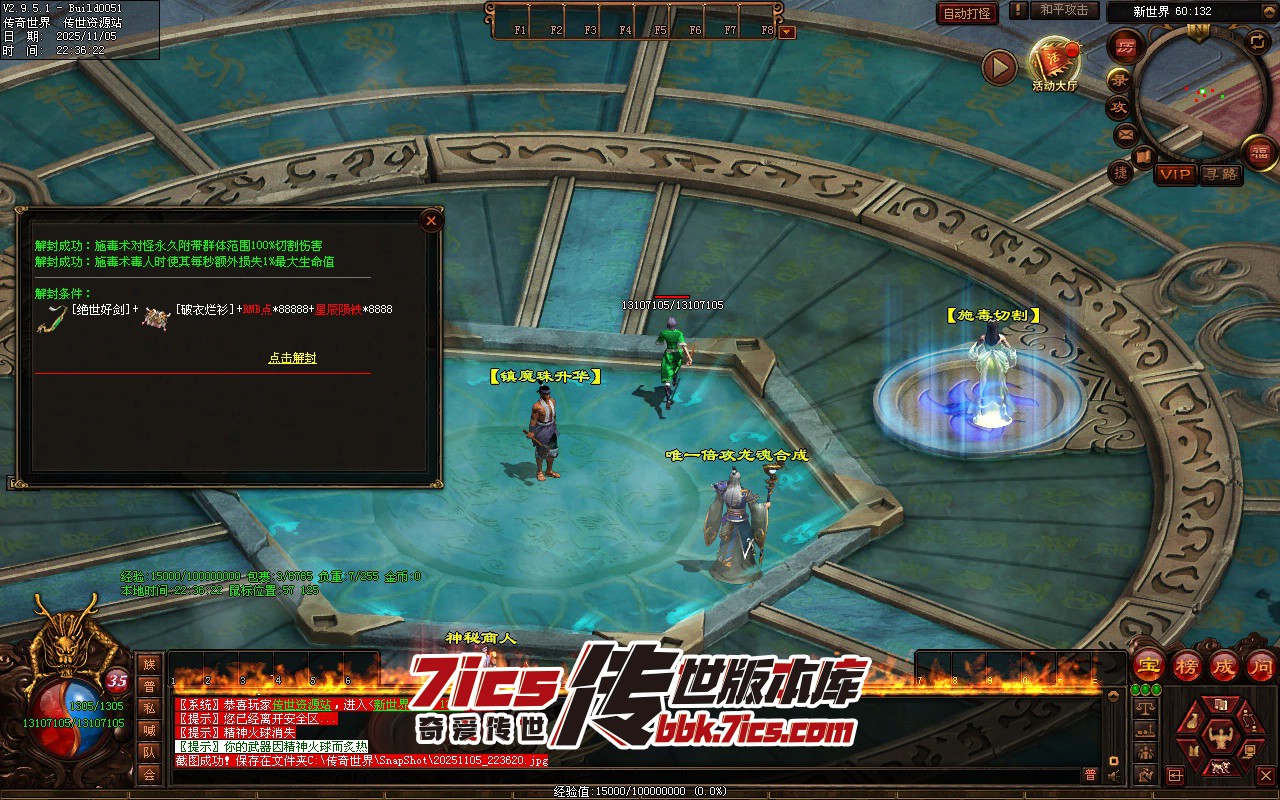Click the 点击解封 link
This screenshot has height=800, width=1280.
(292, 358)
